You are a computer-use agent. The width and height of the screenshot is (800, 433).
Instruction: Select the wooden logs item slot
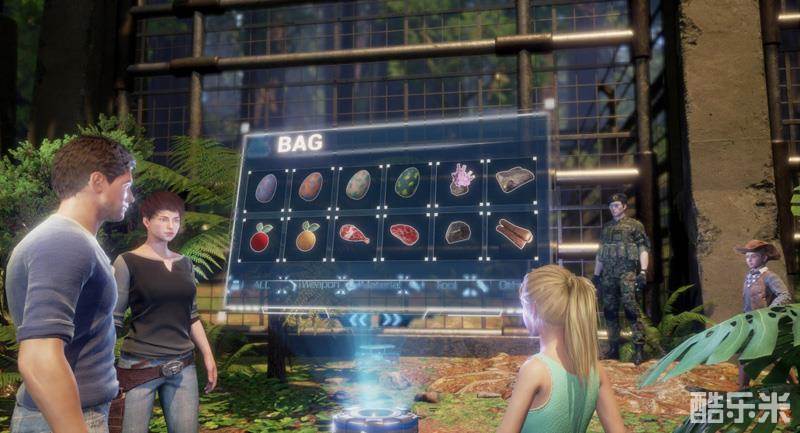(x=514, y=232)
